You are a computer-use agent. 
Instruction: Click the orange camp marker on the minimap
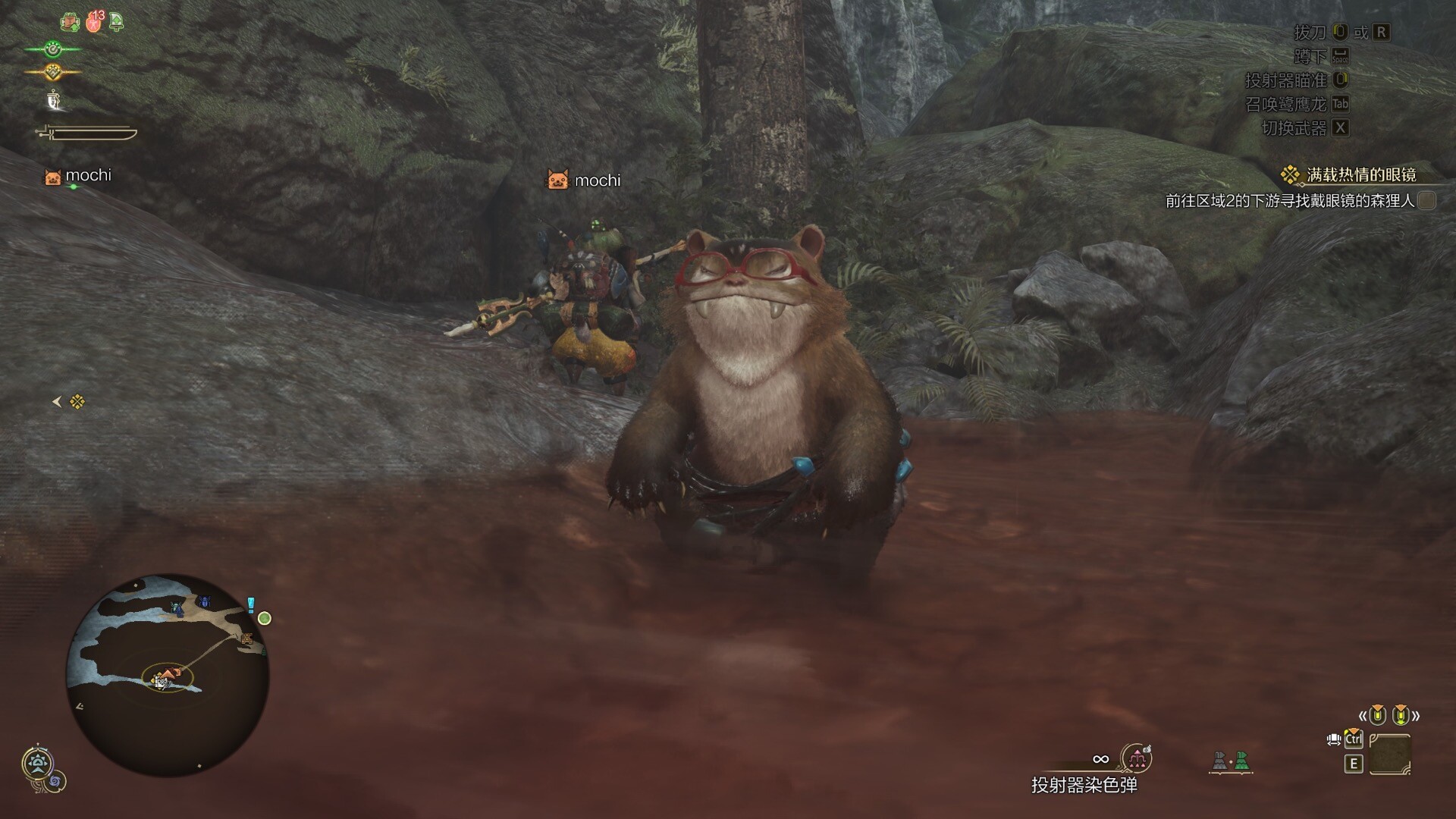tap(246, 639)
